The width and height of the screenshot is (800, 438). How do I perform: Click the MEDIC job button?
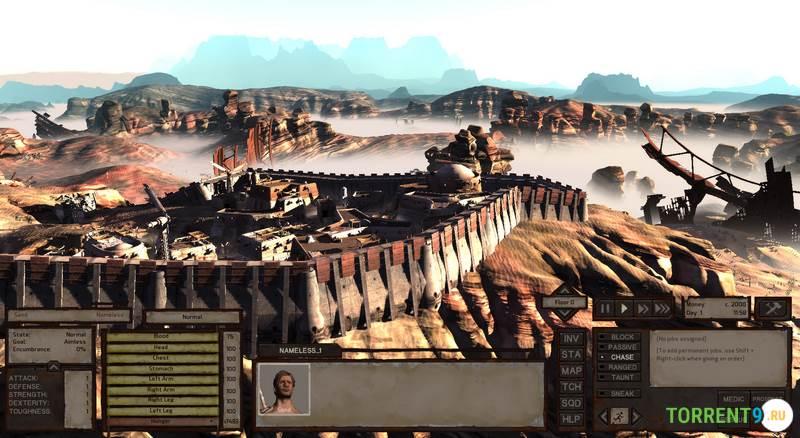[x=733, y=398]
